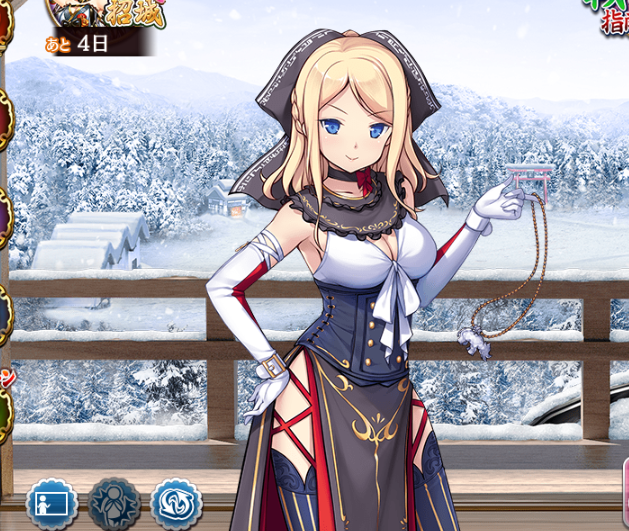Image resolution: width=629 pixels, height=531 pixels.
Task: Select the greyed-out character pose icon
Action: click(114, 504)
